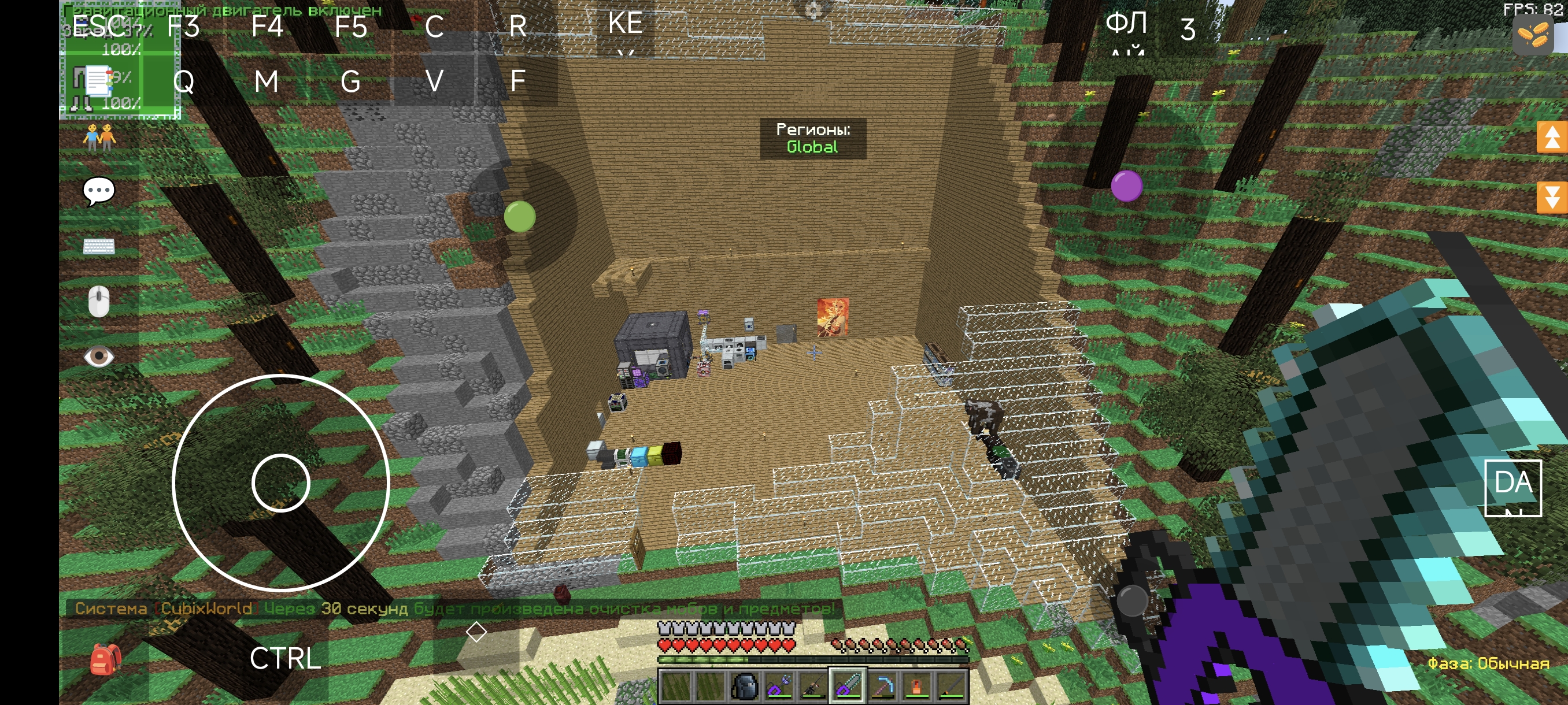Open the chat speech bubble
Screen dimensions: 1568x705
[x=99, y=192]
